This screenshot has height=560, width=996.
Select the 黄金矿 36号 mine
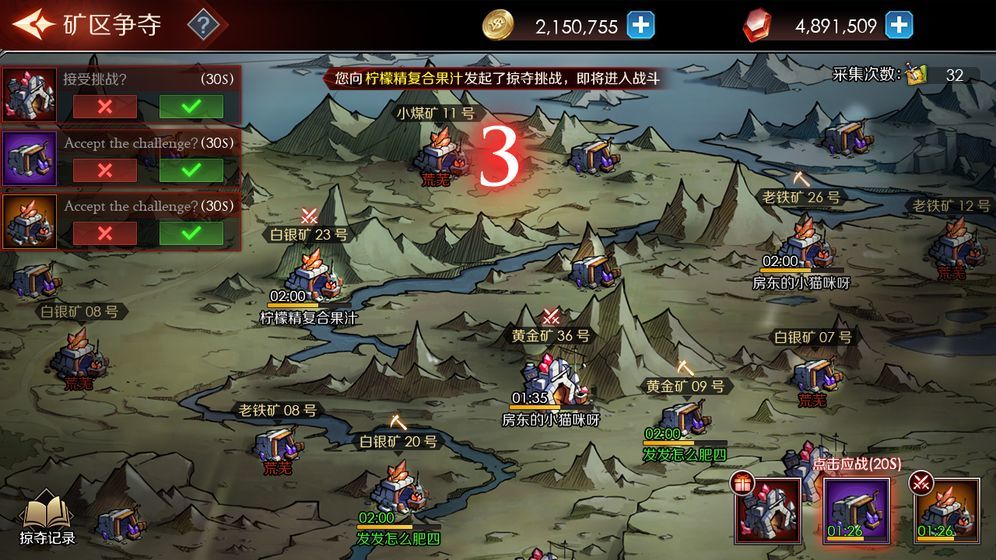[549, 373]
